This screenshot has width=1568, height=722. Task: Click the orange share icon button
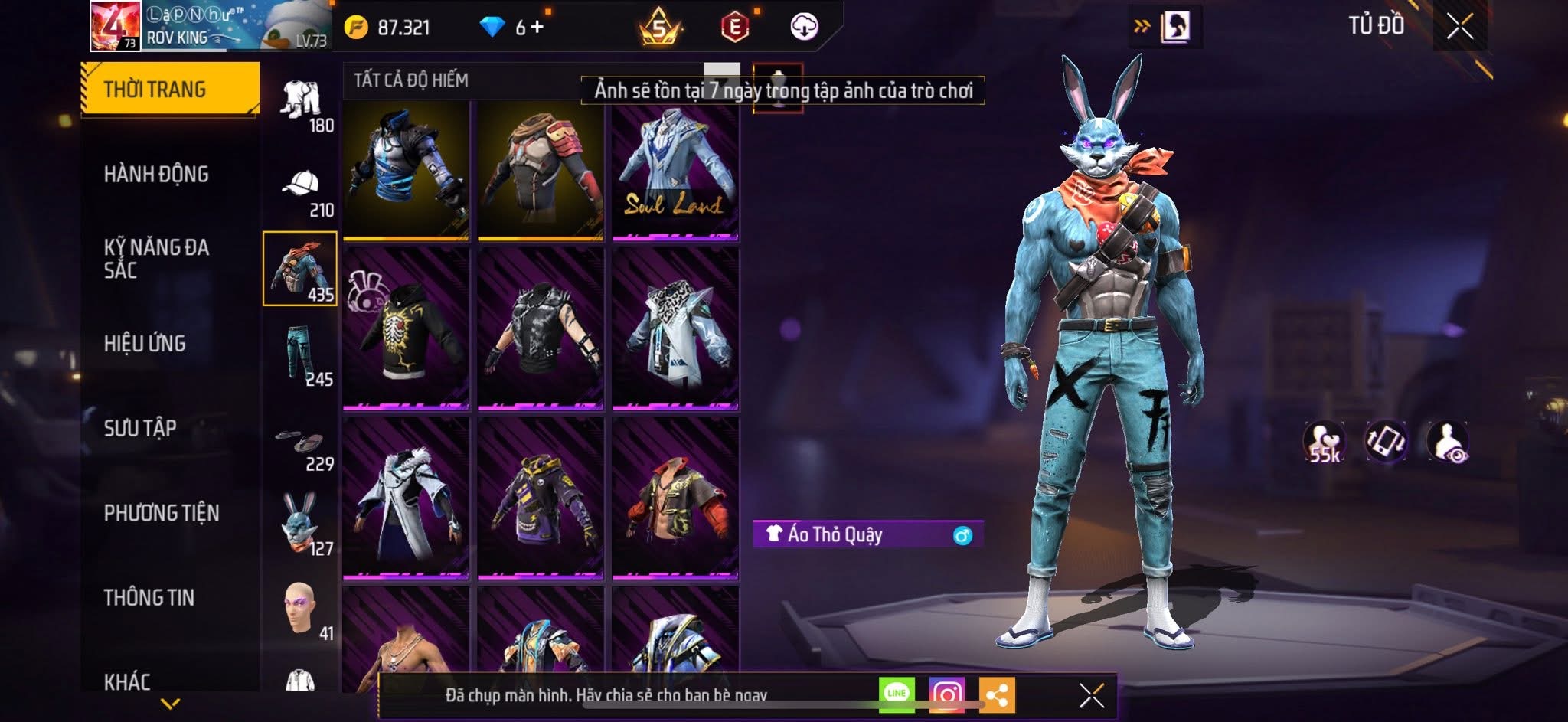(x=996, y=694)
